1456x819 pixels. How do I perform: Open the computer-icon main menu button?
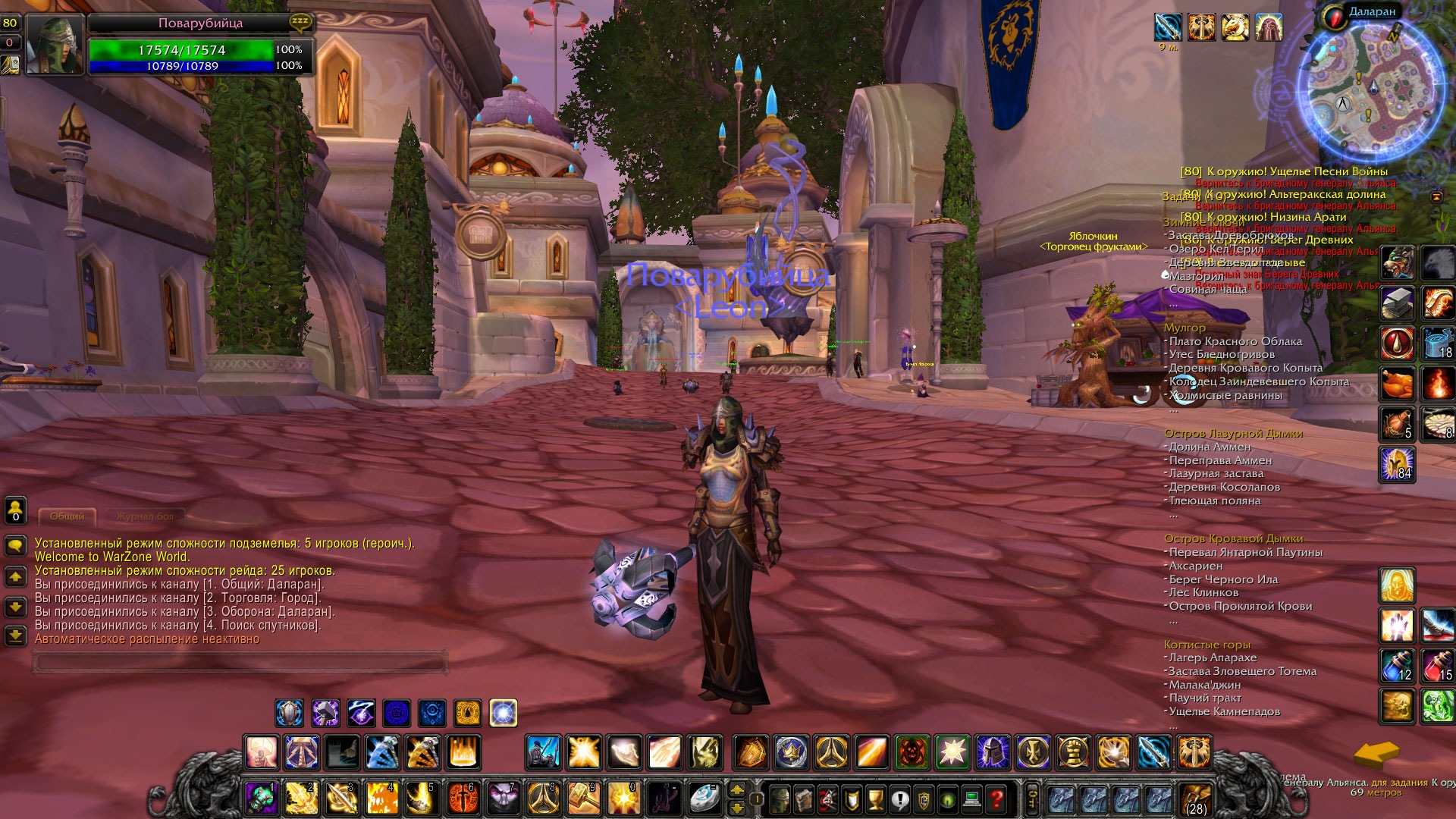972,799
